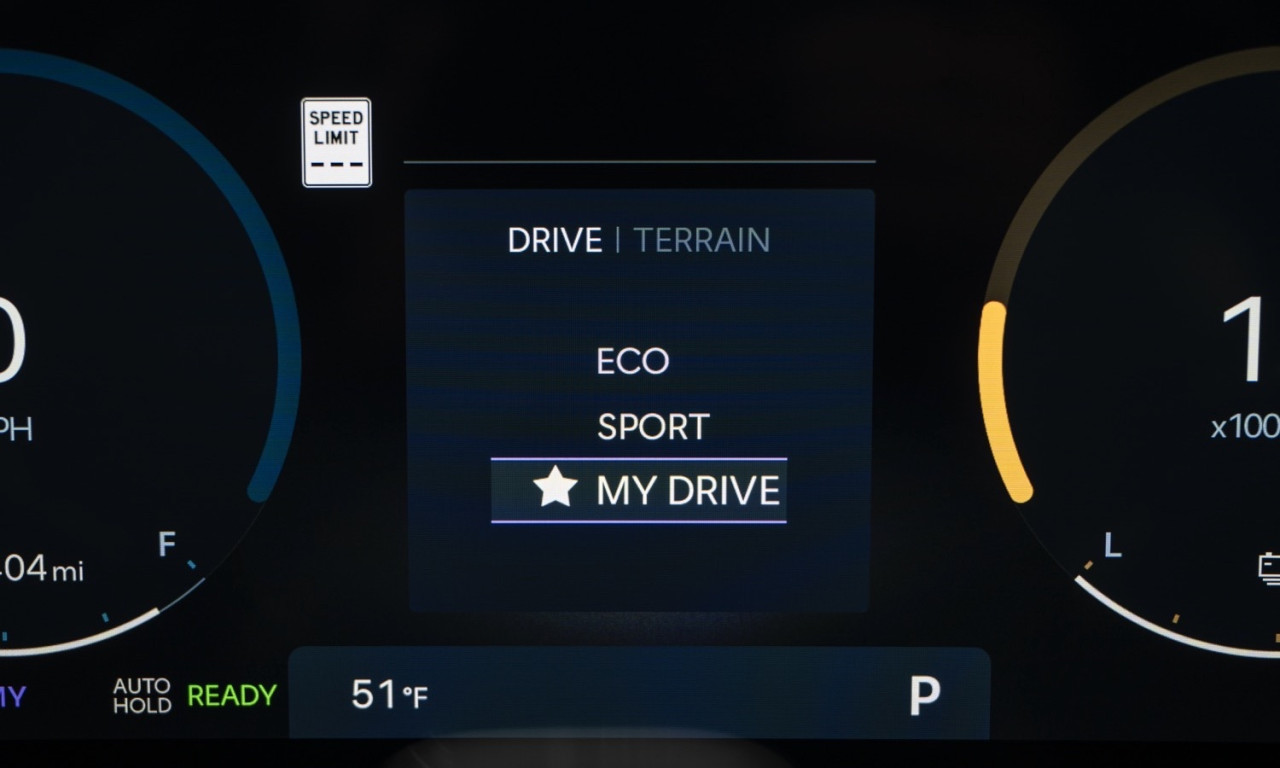Select the MY DRIVE mode entry
This screenshot has height=768, width=1280.
pos(639,490)
